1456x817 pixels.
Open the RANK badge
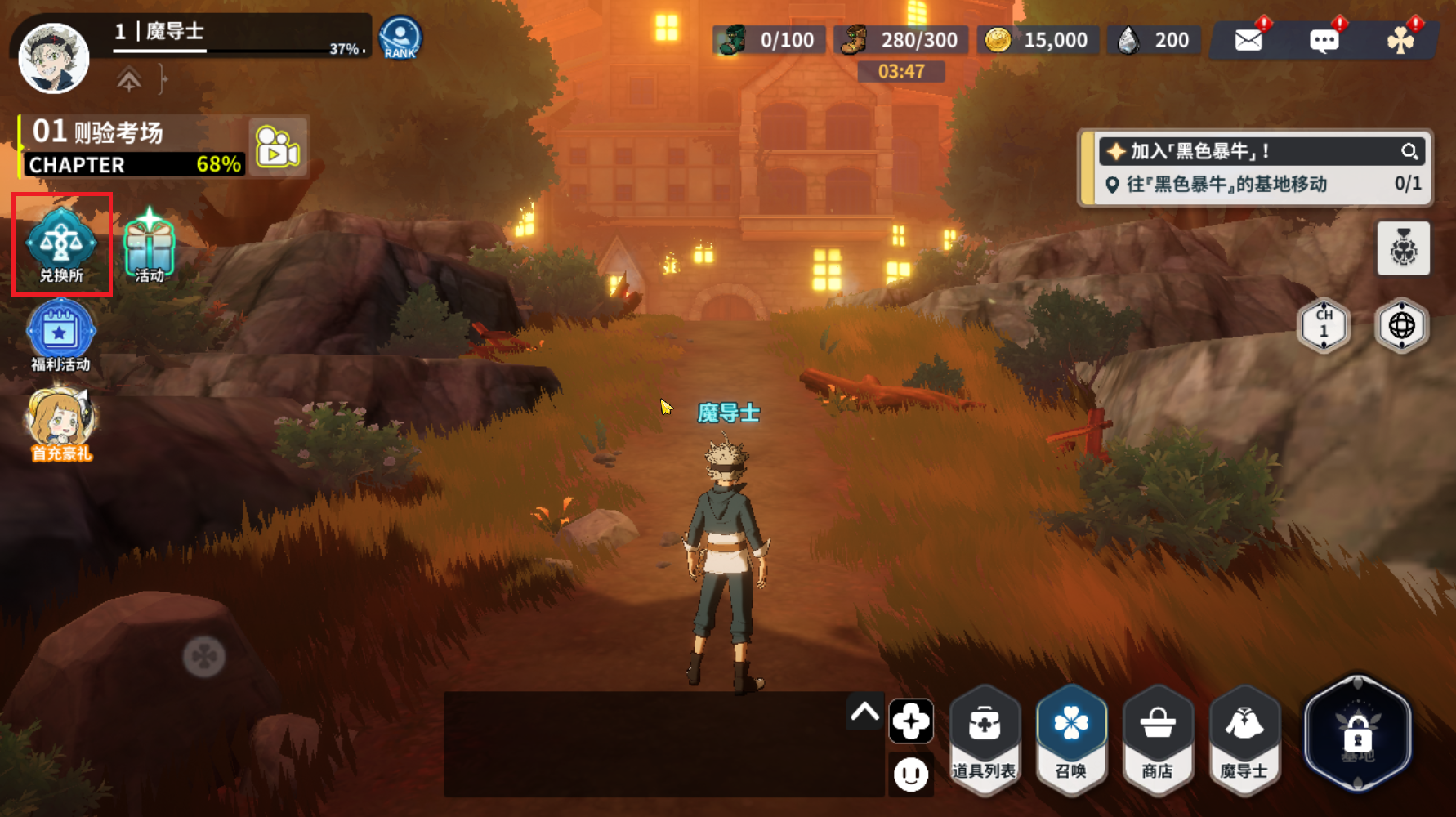pyautogui.click(x=400, y=38)
